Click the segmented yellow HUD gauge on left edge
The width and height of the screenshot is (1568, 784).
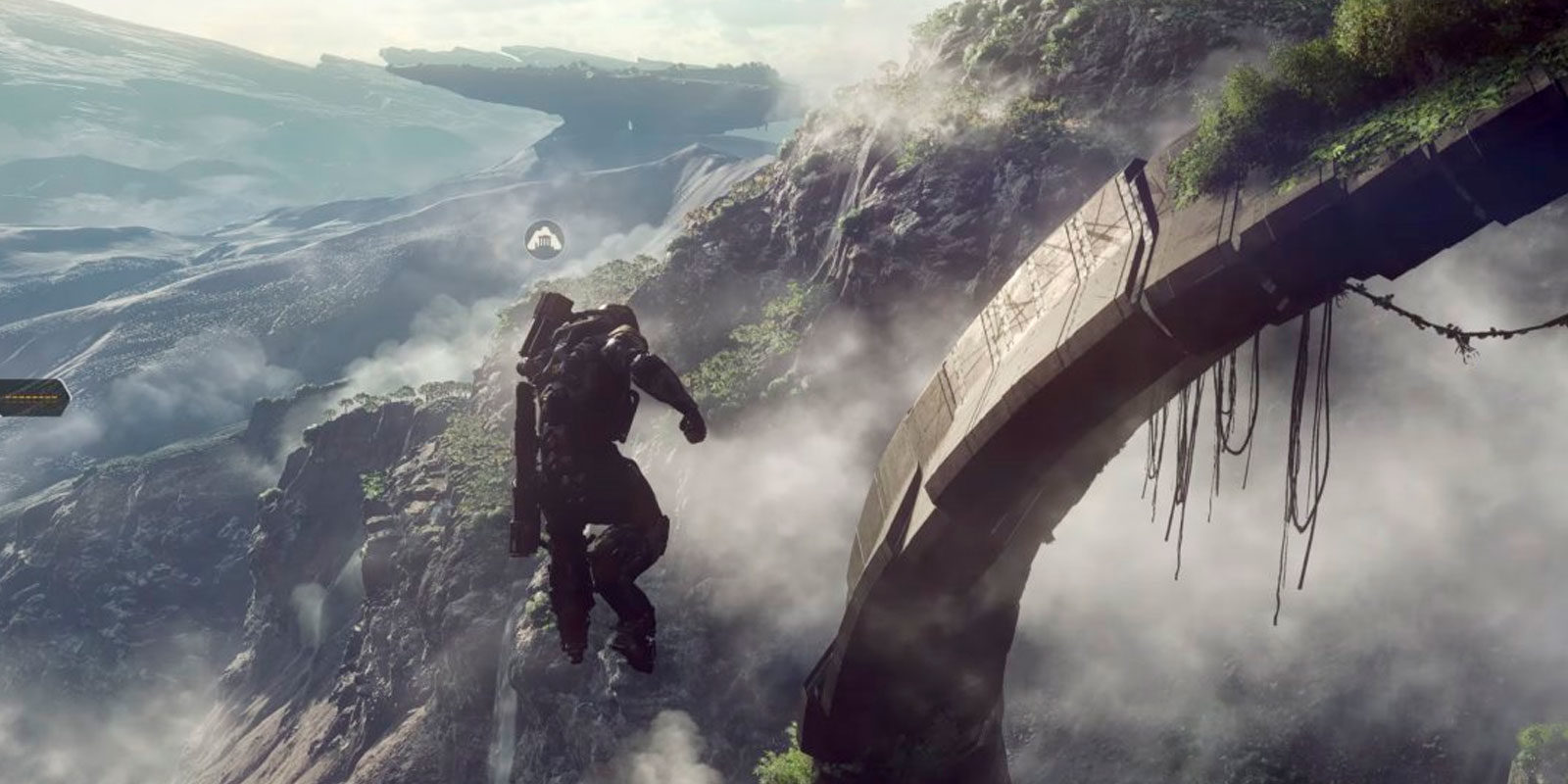(27, 397)
